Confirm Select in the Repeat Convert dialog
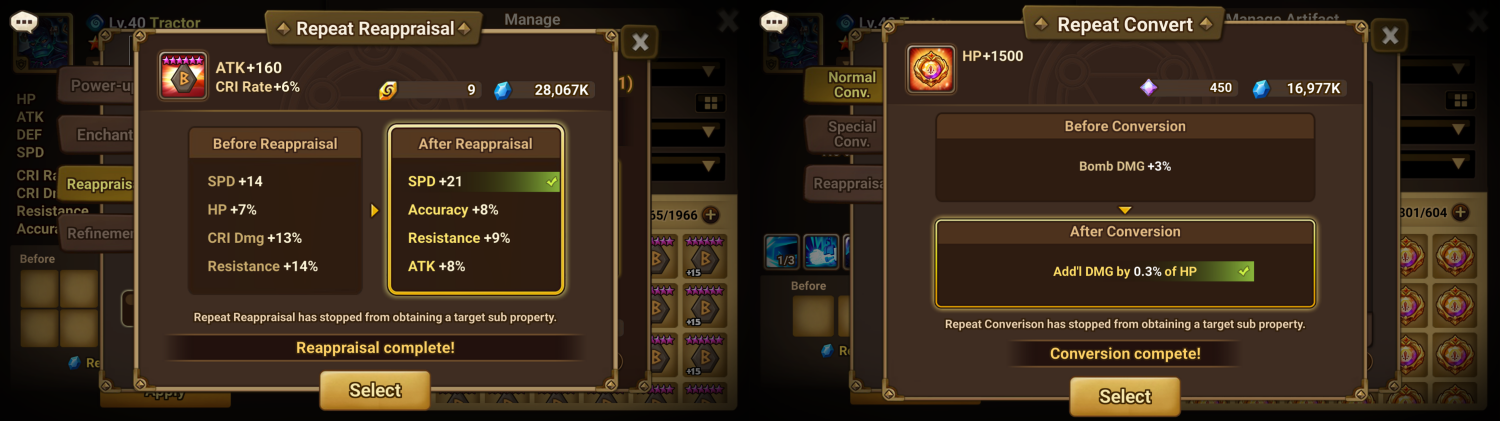This screenshot has height=421, width=1500. point(1125,396)
